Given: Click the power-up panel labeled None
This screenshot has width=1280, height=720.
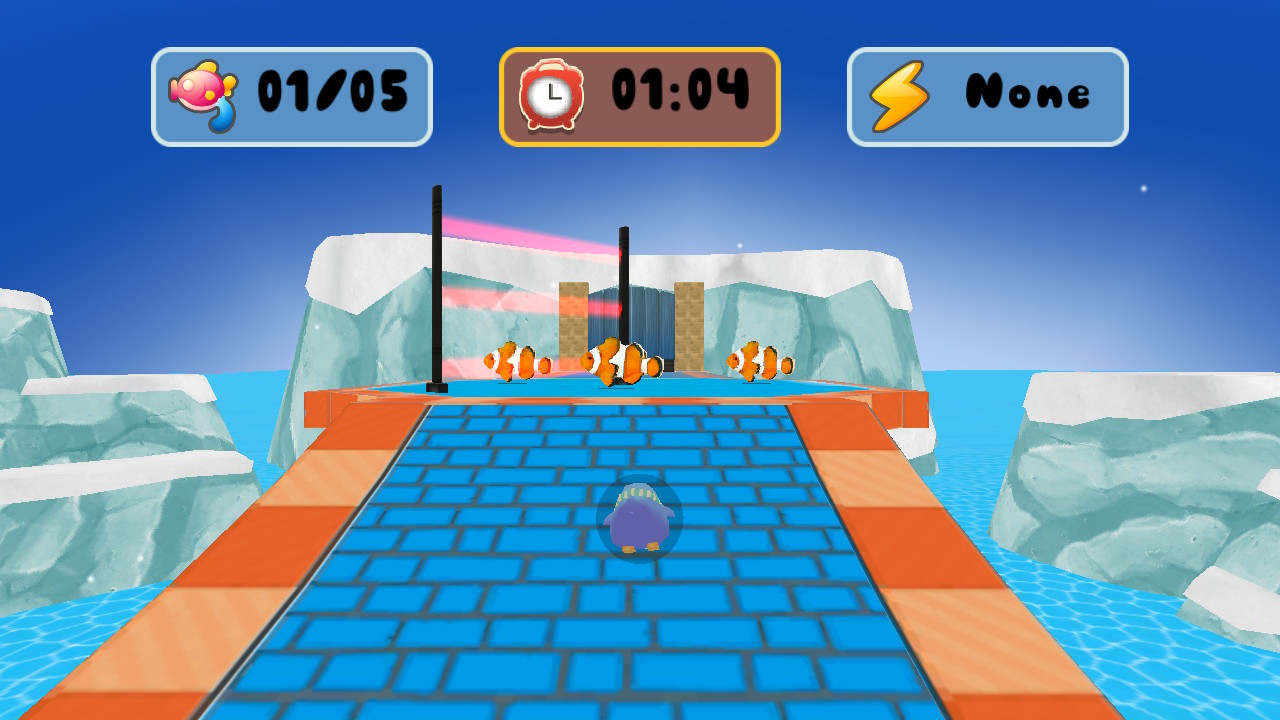Looking at the screenshot, I should click(x=986, y=94).
